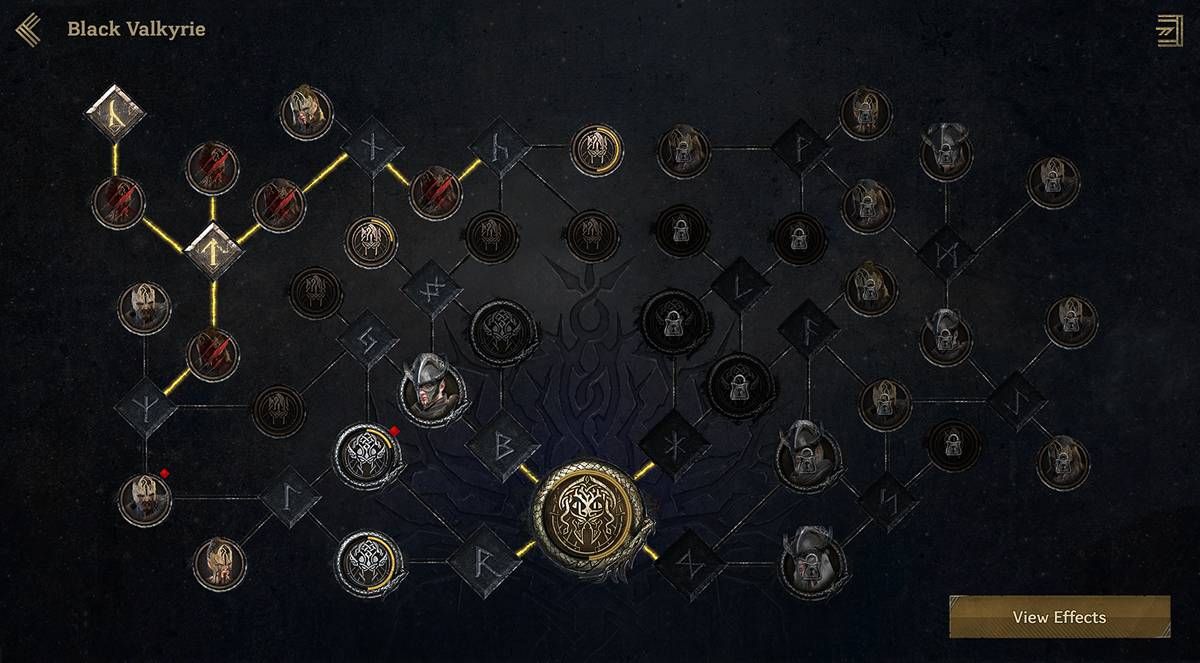Open the silver serpent node with red marker

[364, 455]
